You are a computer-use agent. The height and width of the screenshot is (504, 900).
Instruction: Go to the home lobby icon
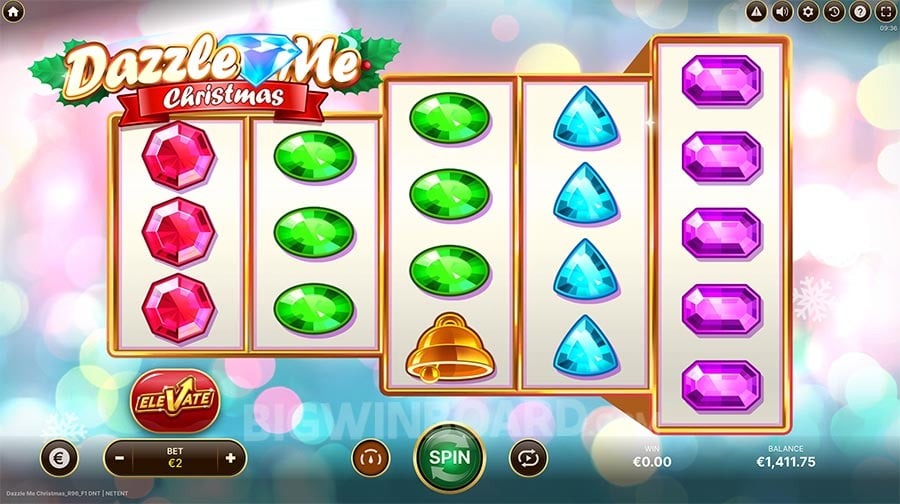(x=13, y=11)
